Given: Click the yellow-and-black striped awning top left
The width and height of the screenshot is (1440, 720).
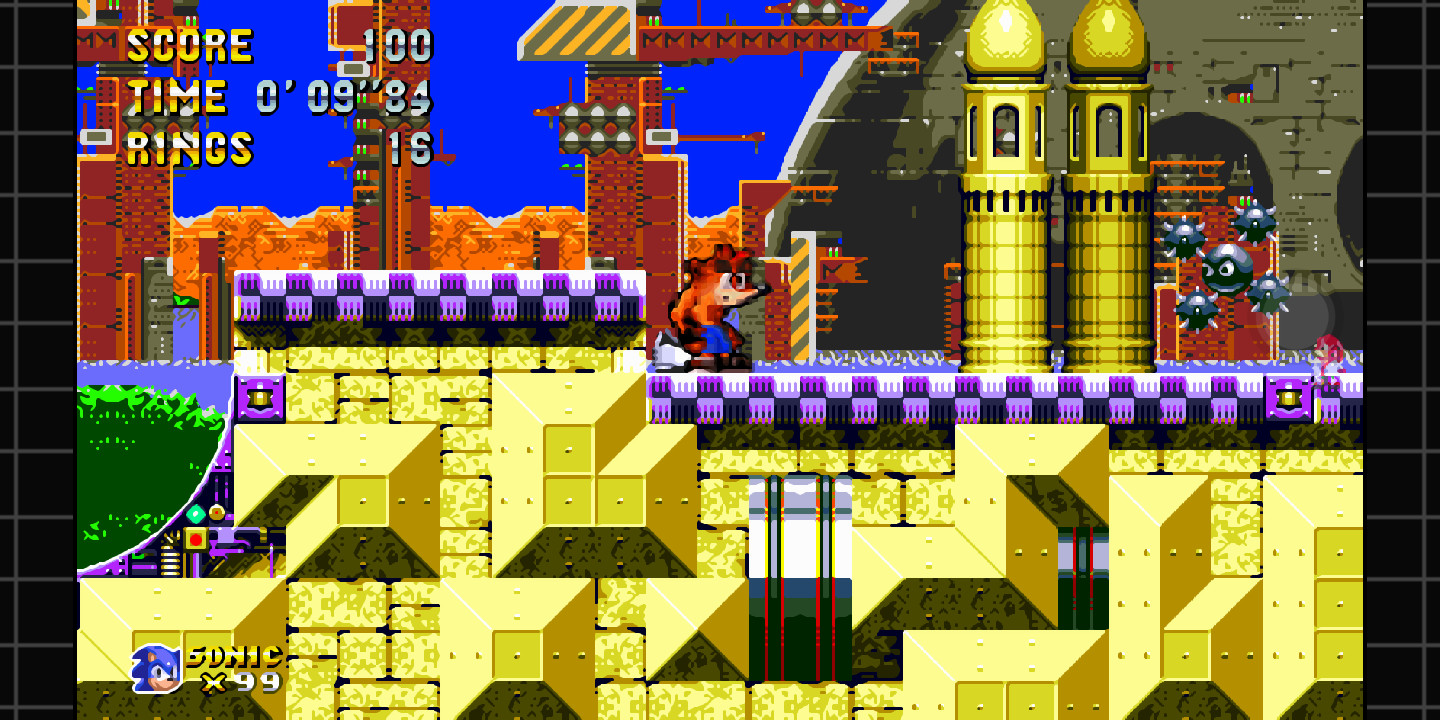Looking at the screenshot, I should [x=575, y=30].
